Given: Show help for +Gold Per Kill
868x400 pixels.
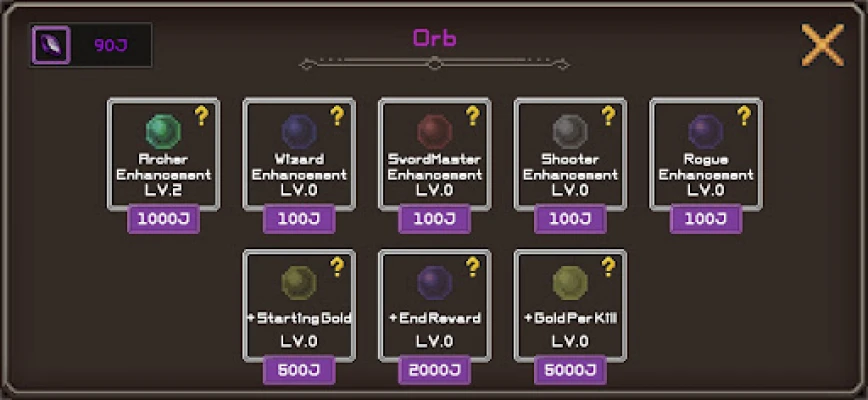Looking at the screenshot, I should [608, 267].
